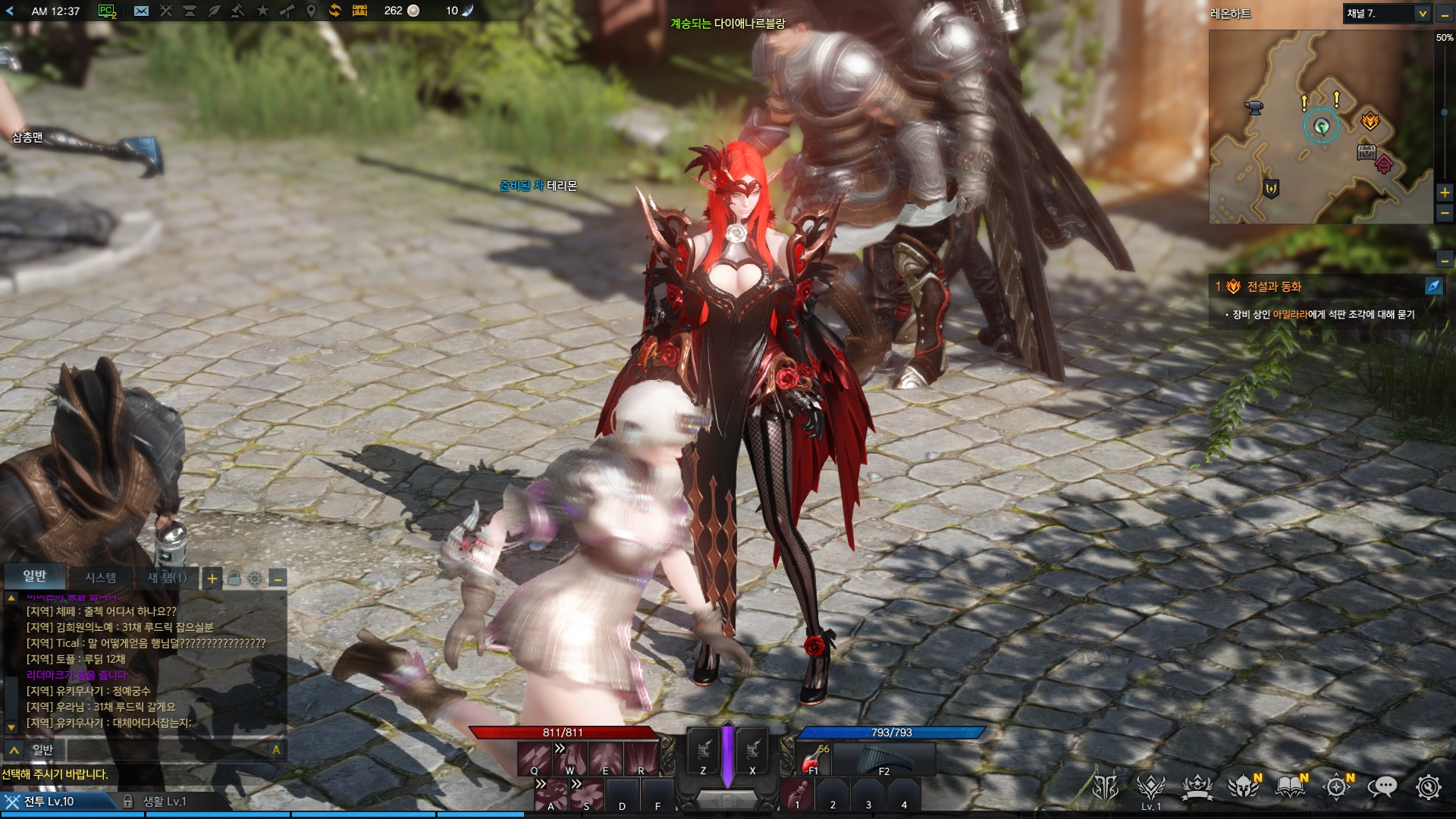Toggle the chat window lock icon
Screen dimensions: 1456x819
234,579
